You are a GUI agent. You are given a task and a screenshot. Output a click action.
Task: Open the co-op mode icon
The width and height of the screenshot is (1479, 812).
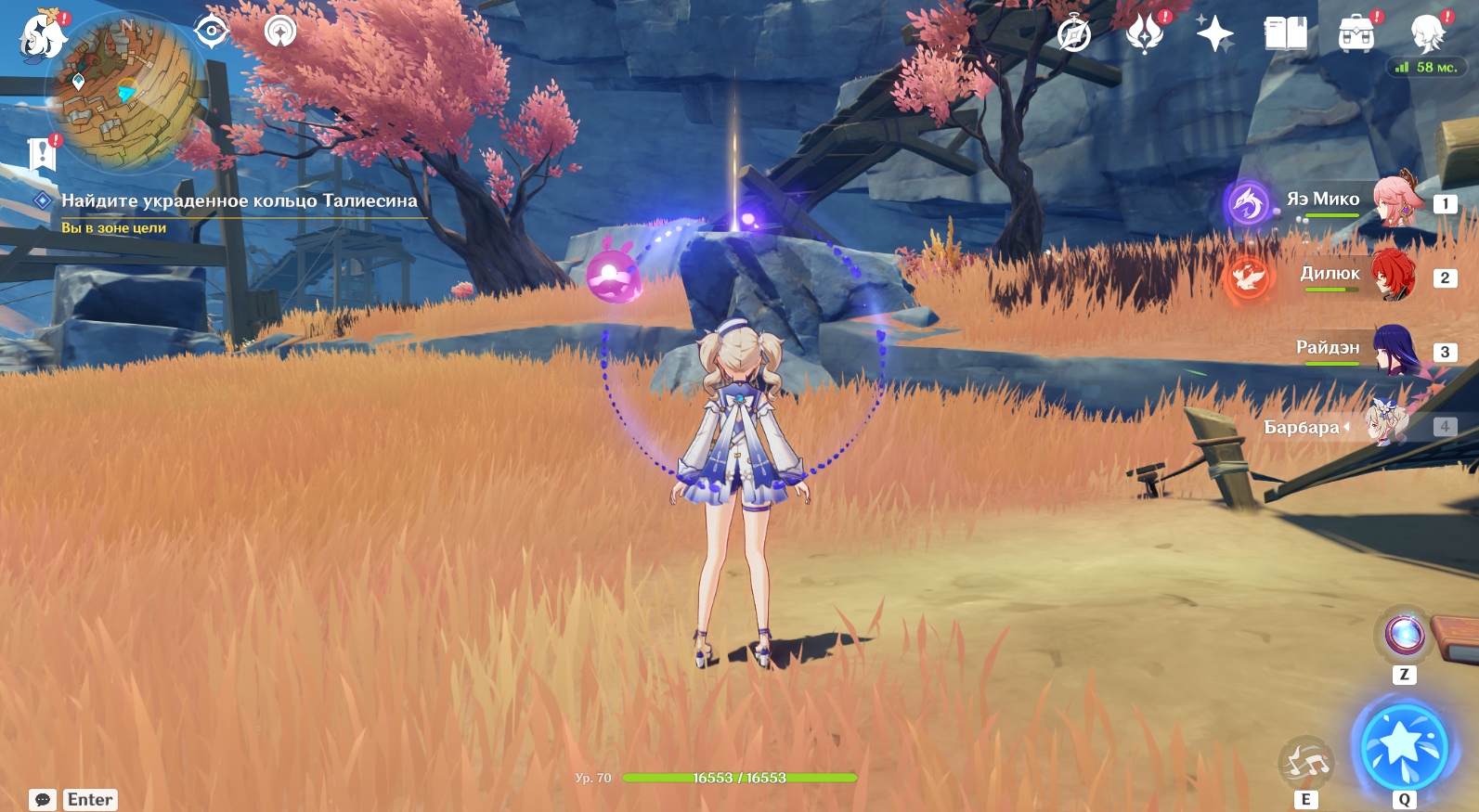[280, 32]
